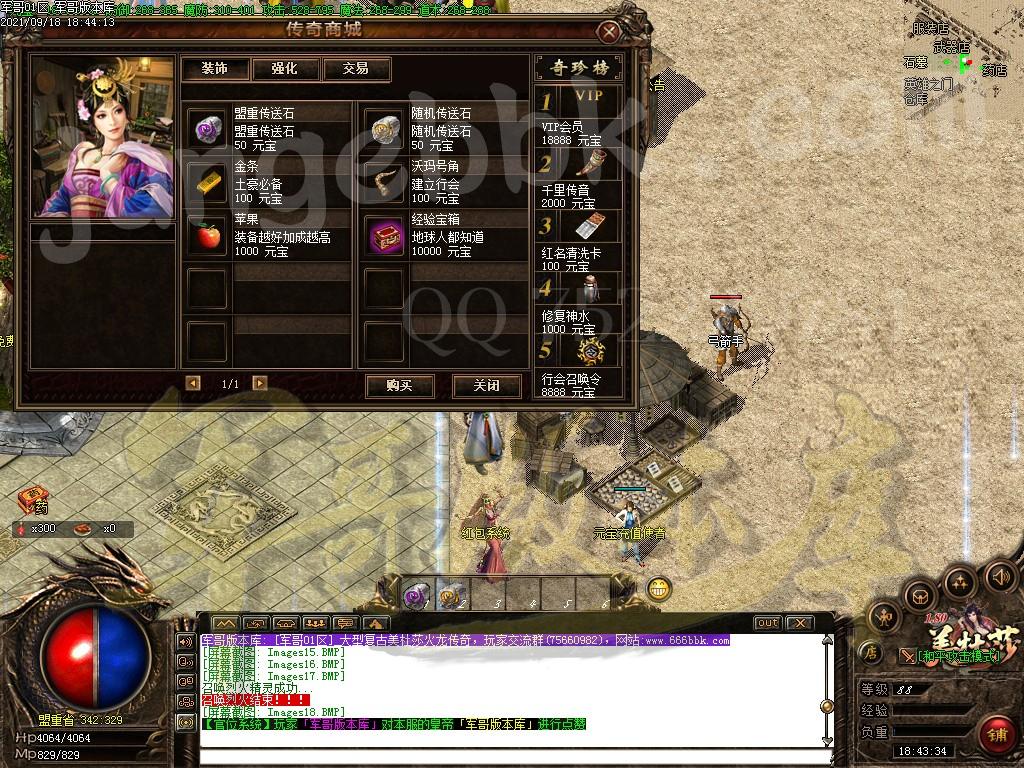
Task: Click the 购买 buy button
Action: 399,386
